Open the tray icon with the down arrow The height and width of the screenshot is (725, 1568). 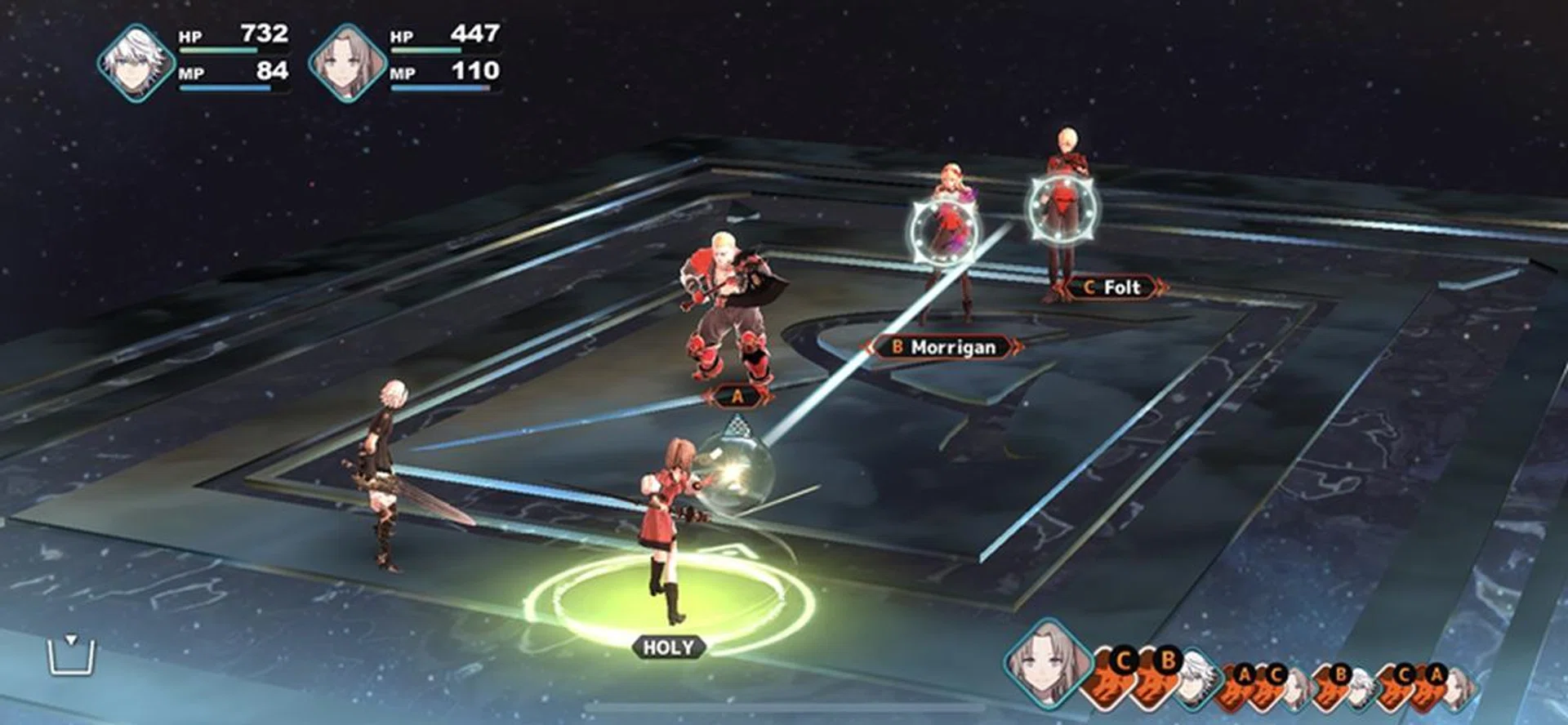tap(72, 655)
